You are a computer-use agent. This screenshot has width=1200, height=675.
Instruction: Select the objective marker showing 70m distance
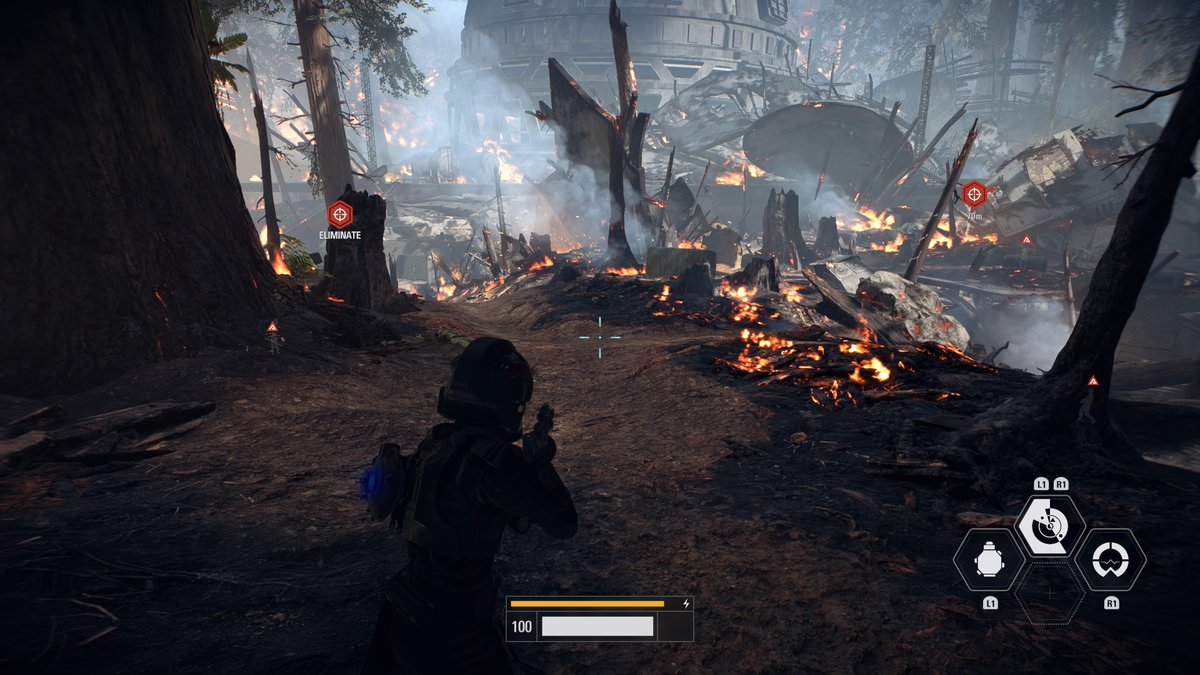(974, 194)
